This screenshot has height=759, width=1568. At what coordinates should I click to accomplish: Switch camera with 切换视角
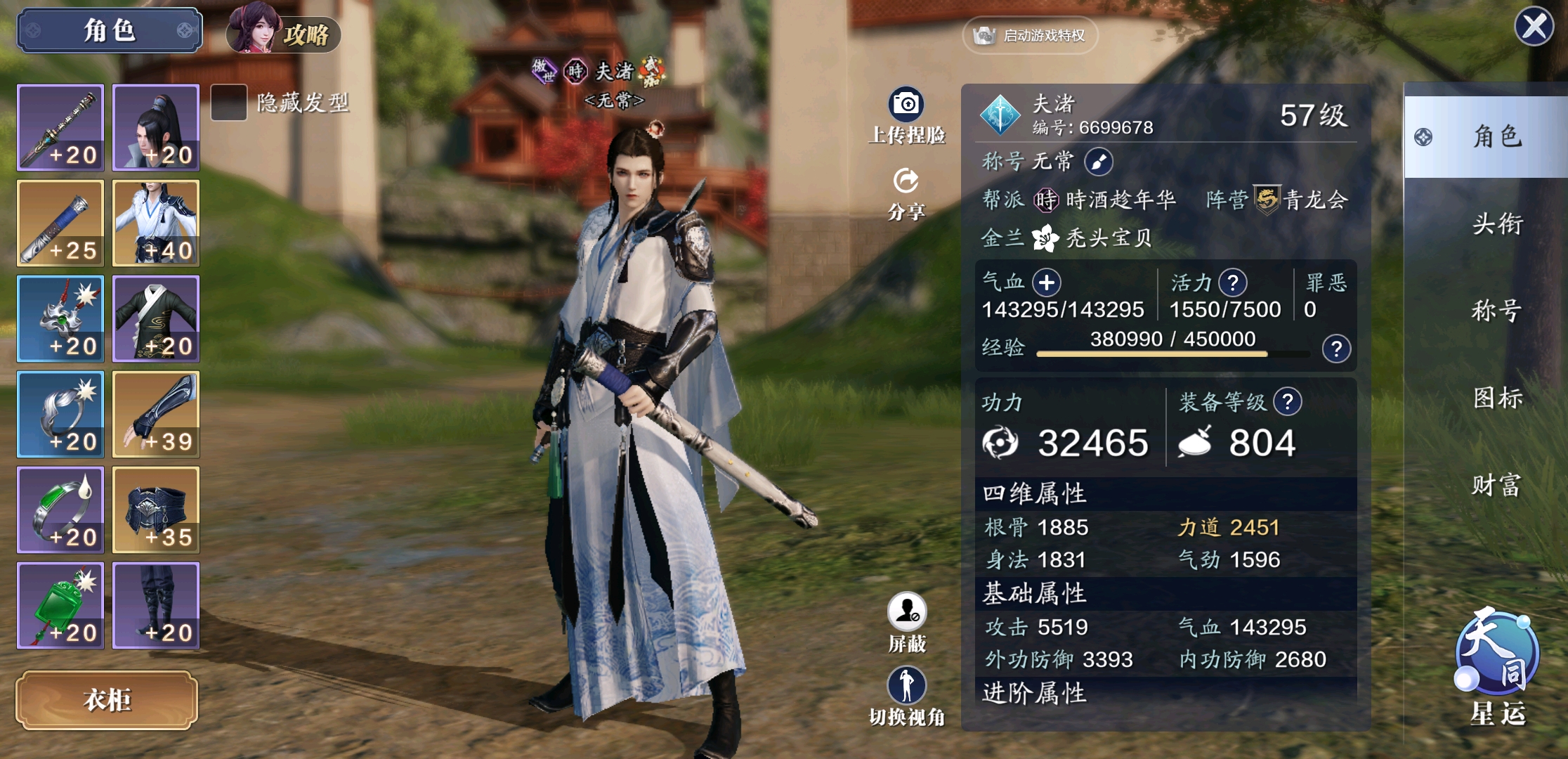(907, 696)
